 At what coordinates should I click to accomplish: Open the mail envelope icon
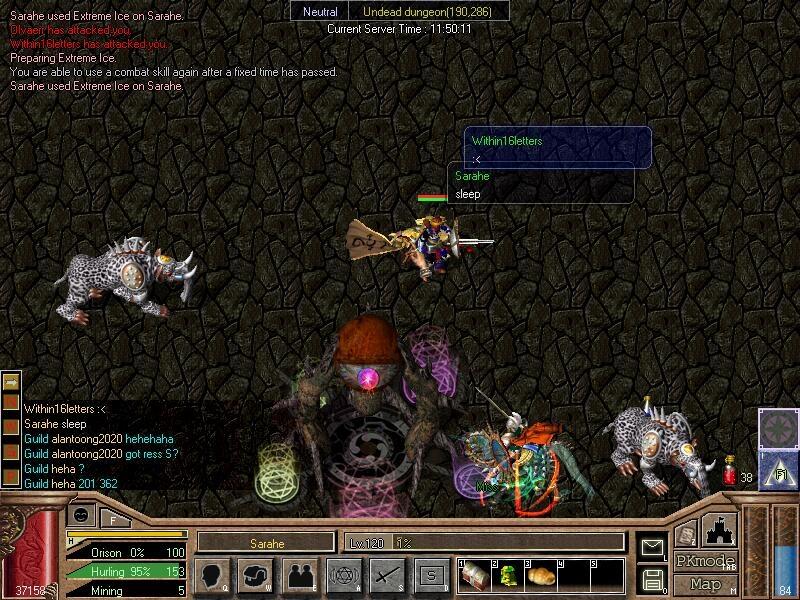point(653,547)
